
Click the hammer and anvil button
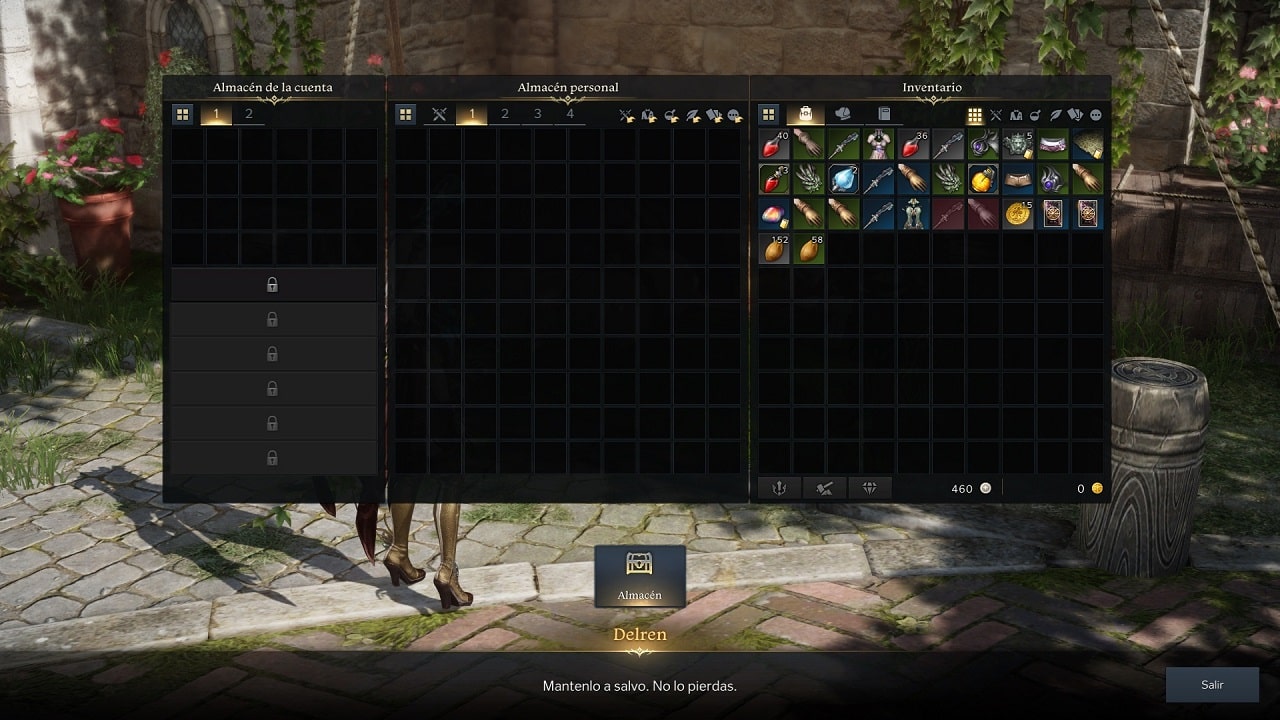pyautogui.click(x=825, y=488)
